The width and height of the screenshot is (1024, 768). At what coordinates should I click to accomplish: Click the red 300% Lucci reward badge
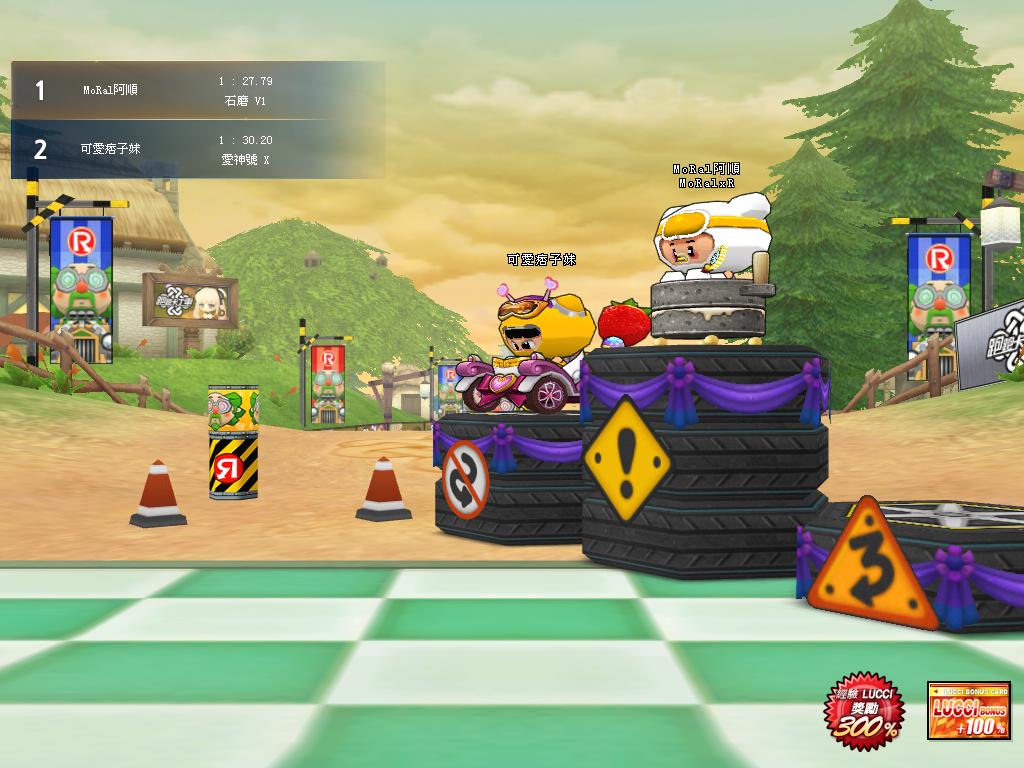(866, 711)
